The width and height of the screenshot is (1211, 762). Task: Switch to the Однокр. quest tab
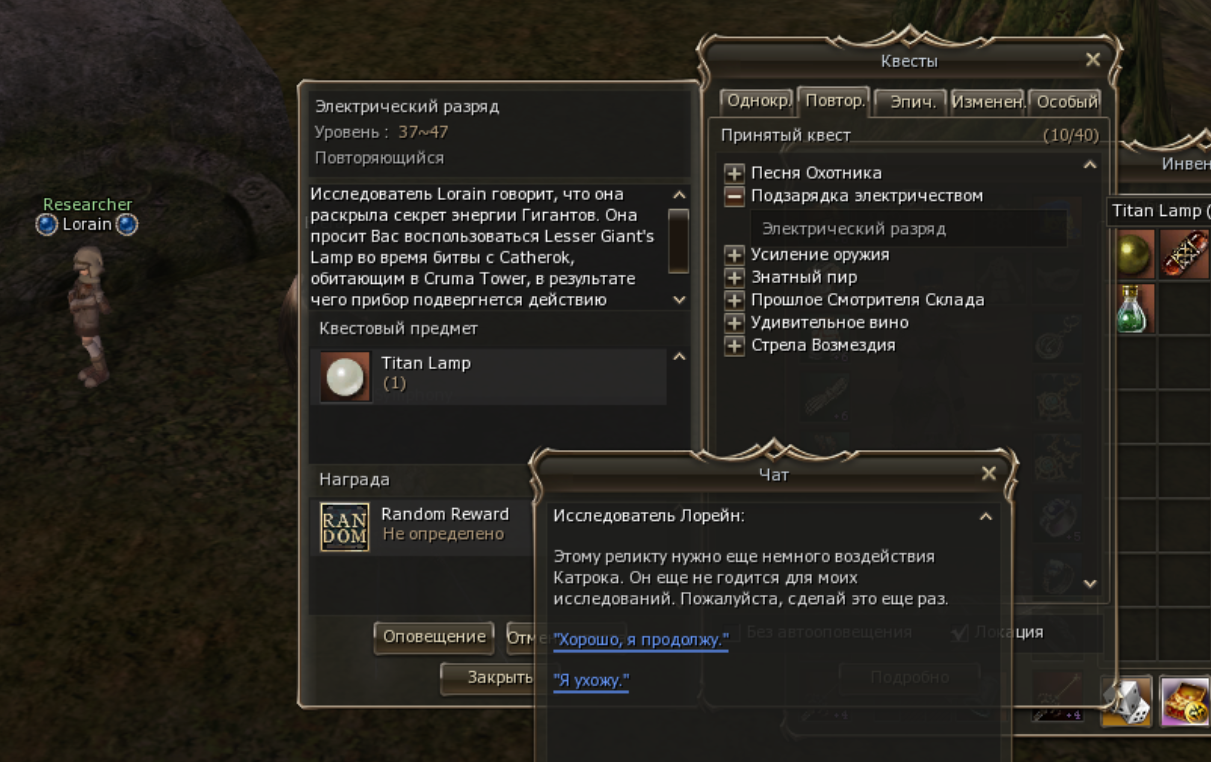tap(758, 101)
